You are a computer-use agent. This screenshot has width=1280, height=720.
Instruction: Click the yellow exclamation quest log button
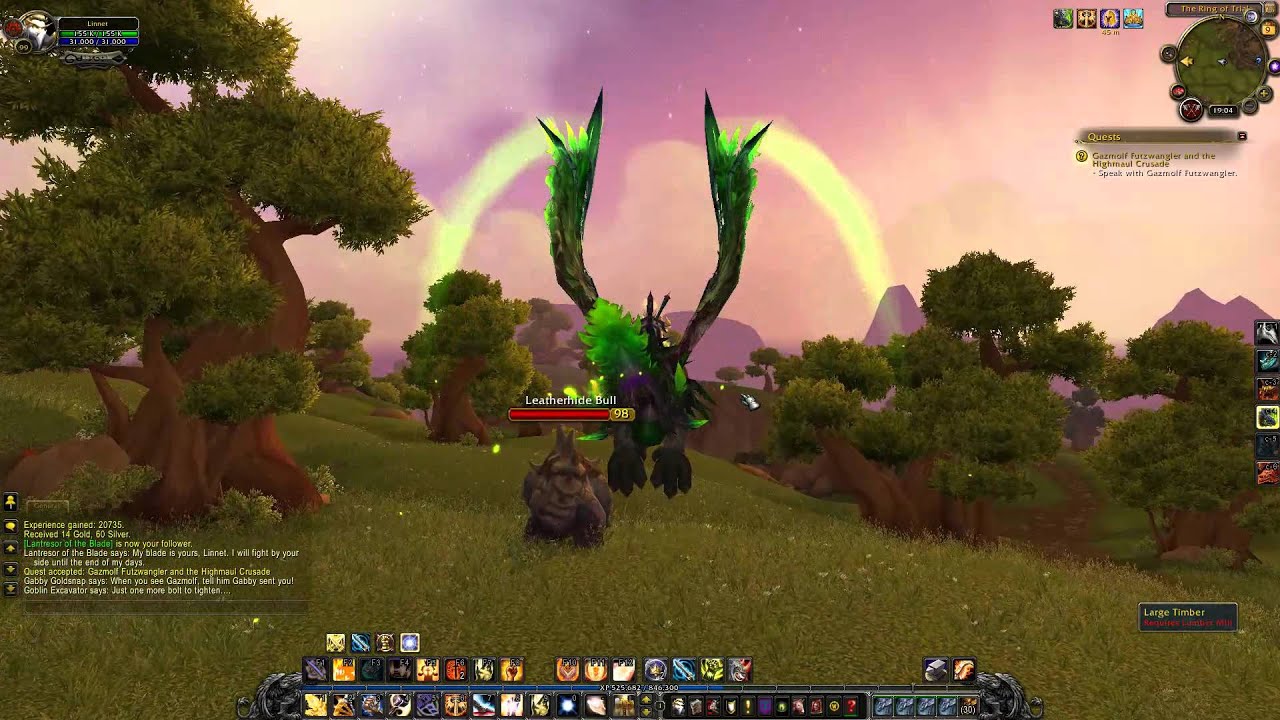point(747,706)
